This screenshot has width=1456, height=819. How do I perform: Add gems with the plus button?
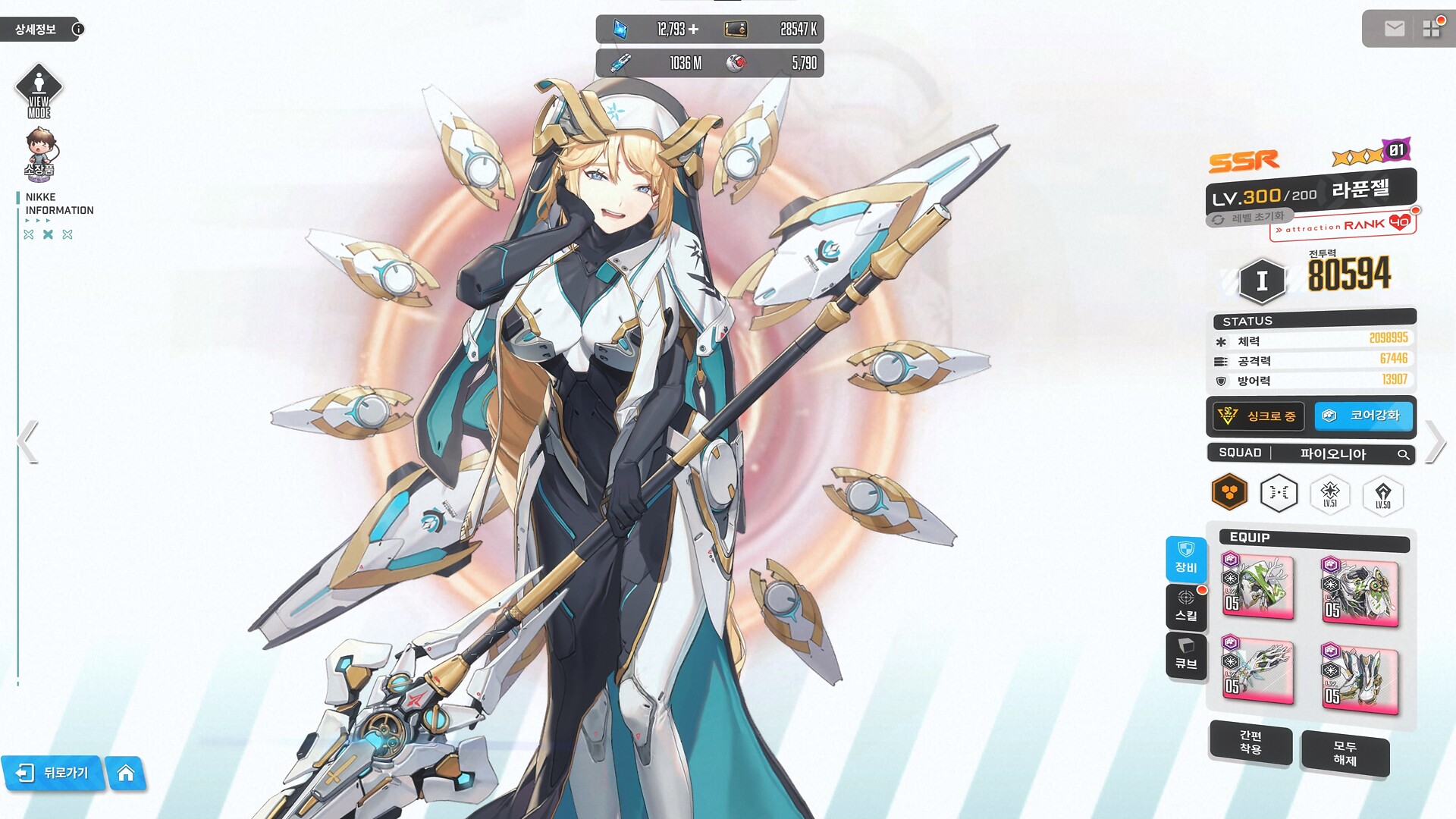[x=693, y=29]
